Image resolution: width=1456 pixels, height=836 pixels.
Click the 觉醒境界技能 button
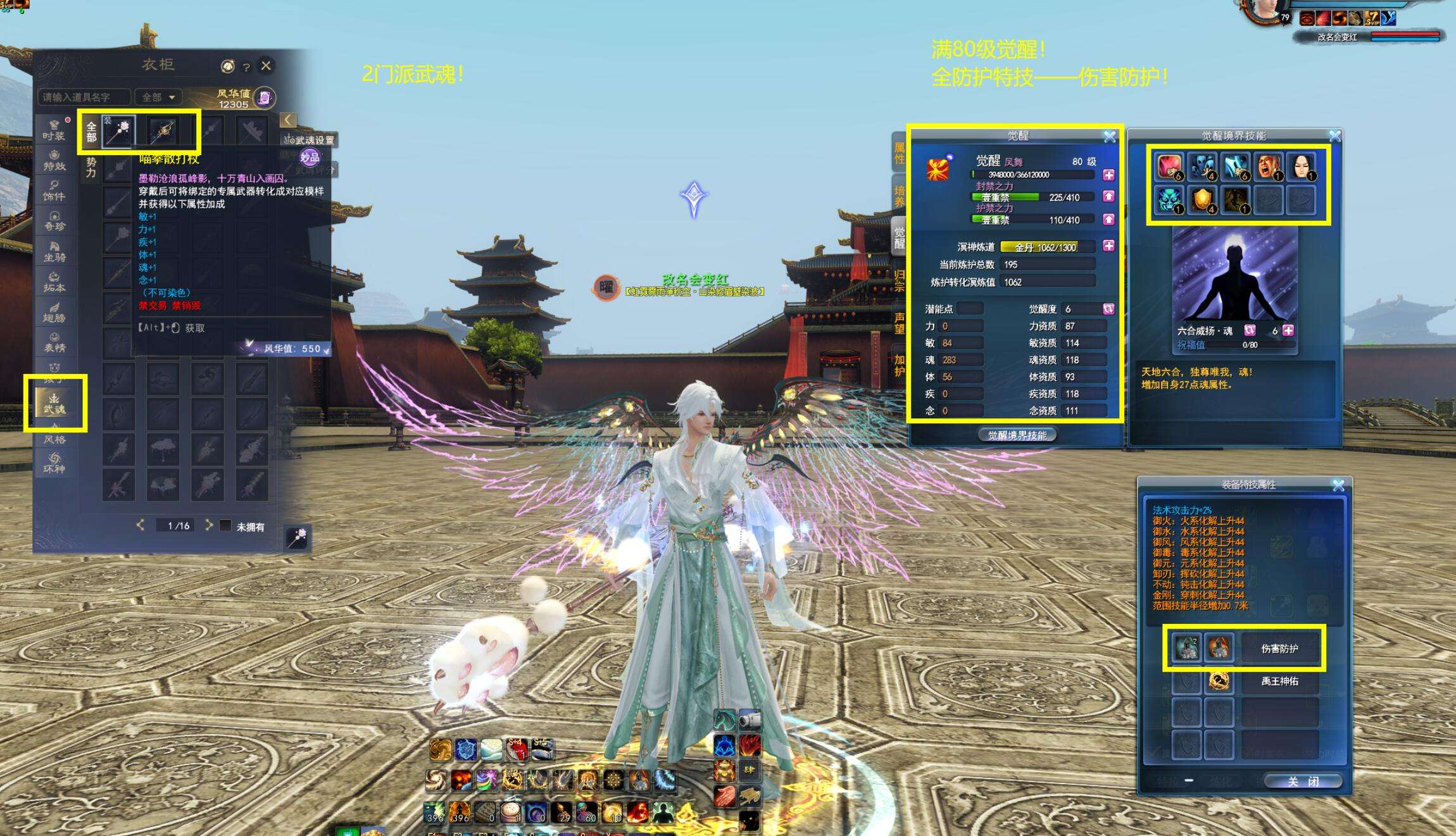click(1017, 435)
